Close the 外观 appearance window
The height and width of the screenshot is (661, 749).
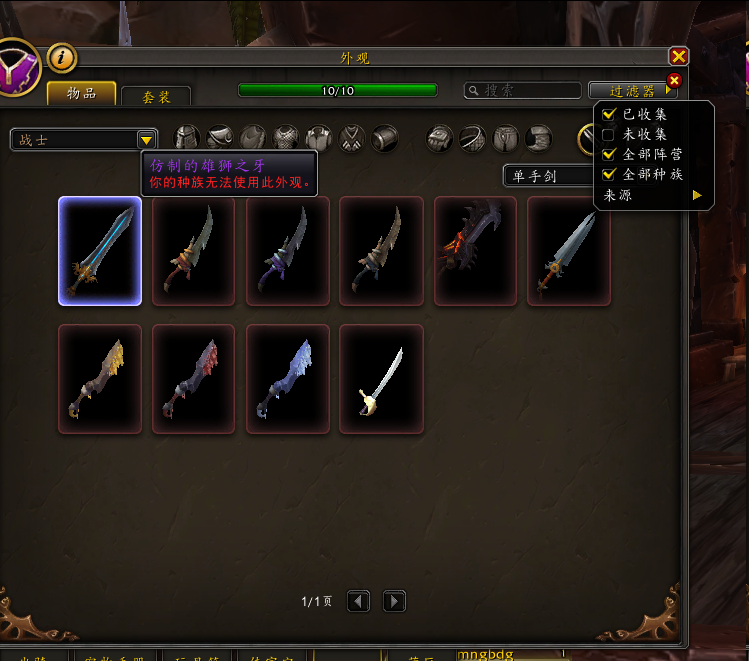coord(678,57)
